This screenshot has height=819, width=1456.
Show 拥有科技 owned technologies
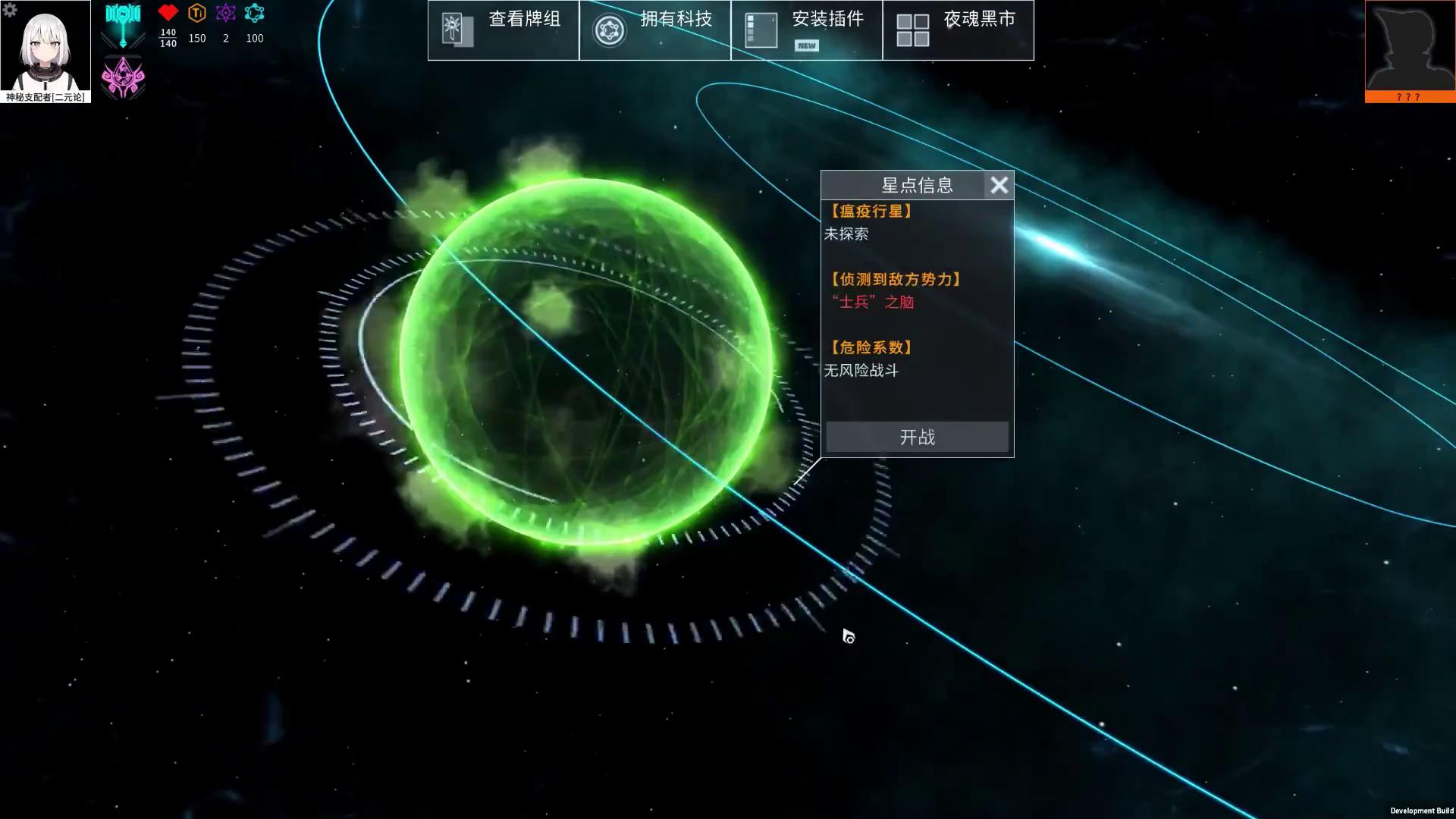(654, 30)
